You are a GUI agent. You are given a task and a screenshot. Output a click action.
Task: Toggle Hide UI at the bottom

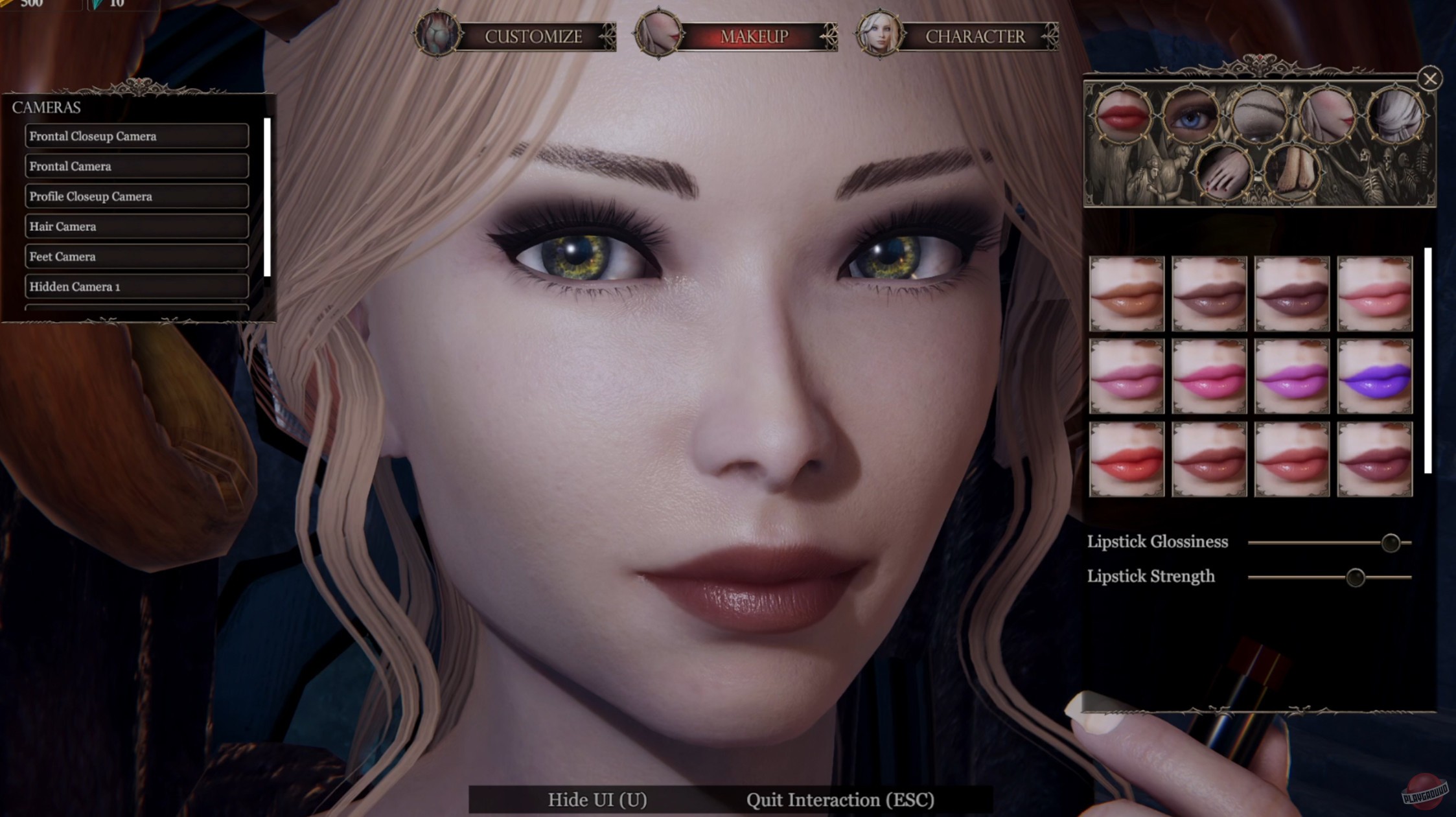(595, 800)
